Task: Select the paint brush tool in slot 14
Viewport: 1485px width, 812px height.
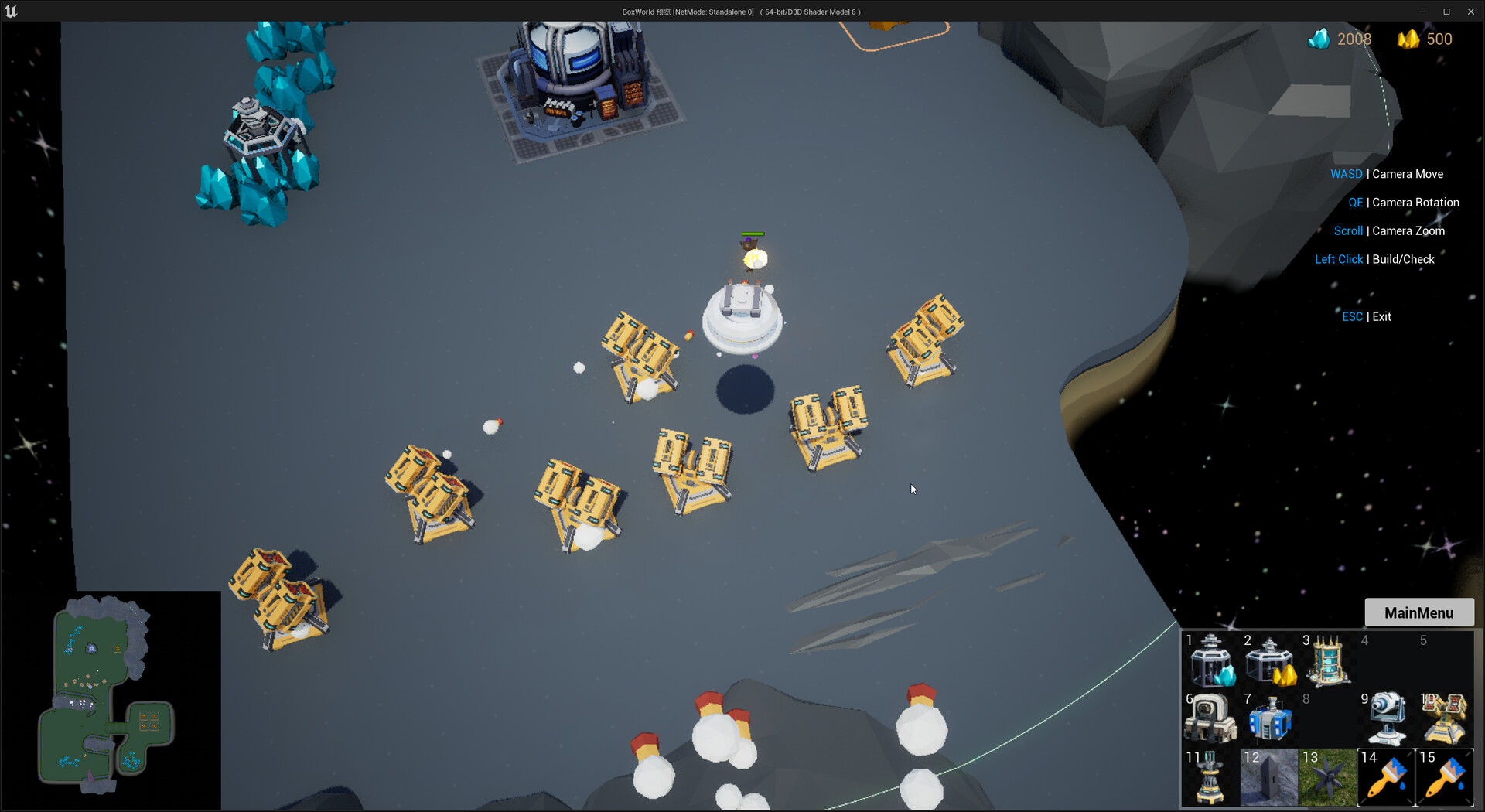Action: (1385, 777)
